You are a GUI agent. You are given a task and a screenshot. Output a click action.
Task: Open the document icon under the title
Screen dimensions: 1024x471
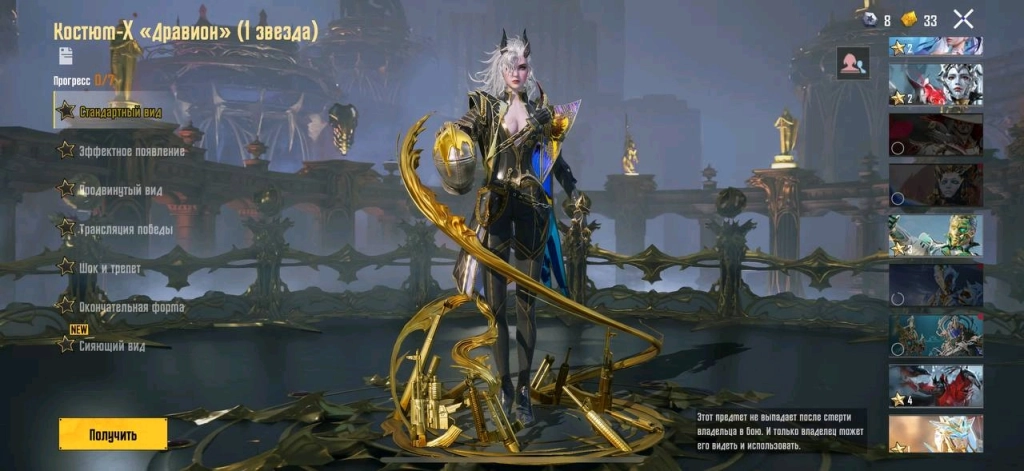pos(66,55)
